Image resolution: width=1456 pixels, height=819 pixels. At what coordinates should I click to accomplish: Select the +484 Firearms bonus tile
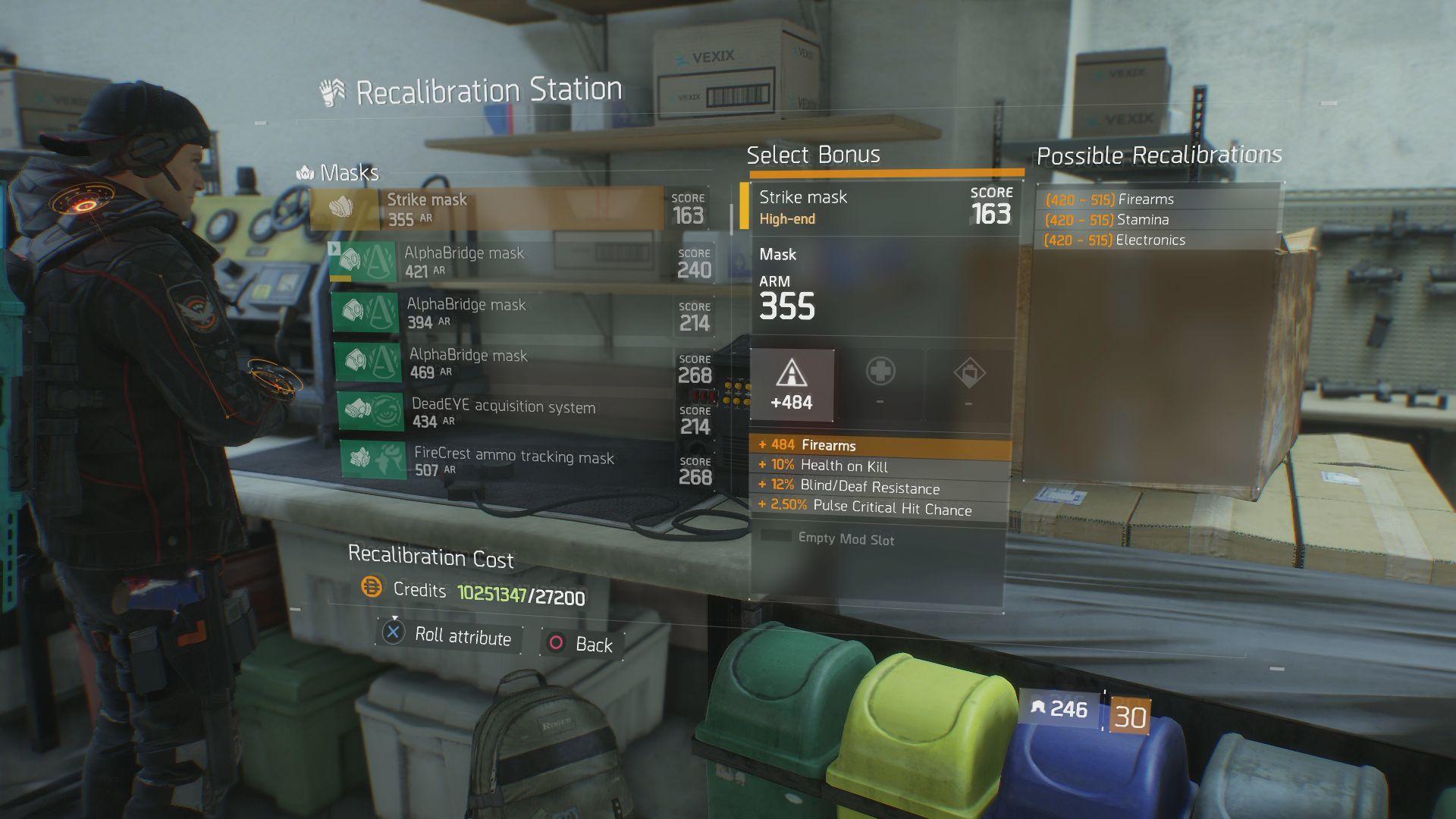tap(792, 385)
